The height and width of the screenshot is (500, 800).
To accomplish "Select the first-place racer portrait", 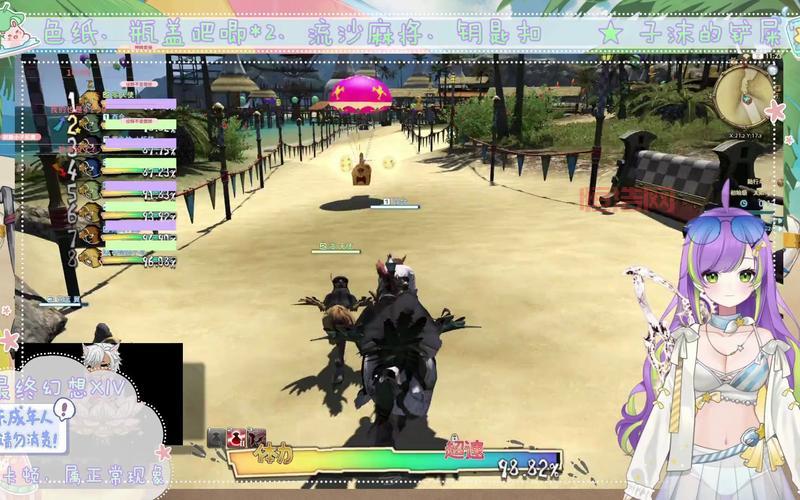I will coord(90,101).
